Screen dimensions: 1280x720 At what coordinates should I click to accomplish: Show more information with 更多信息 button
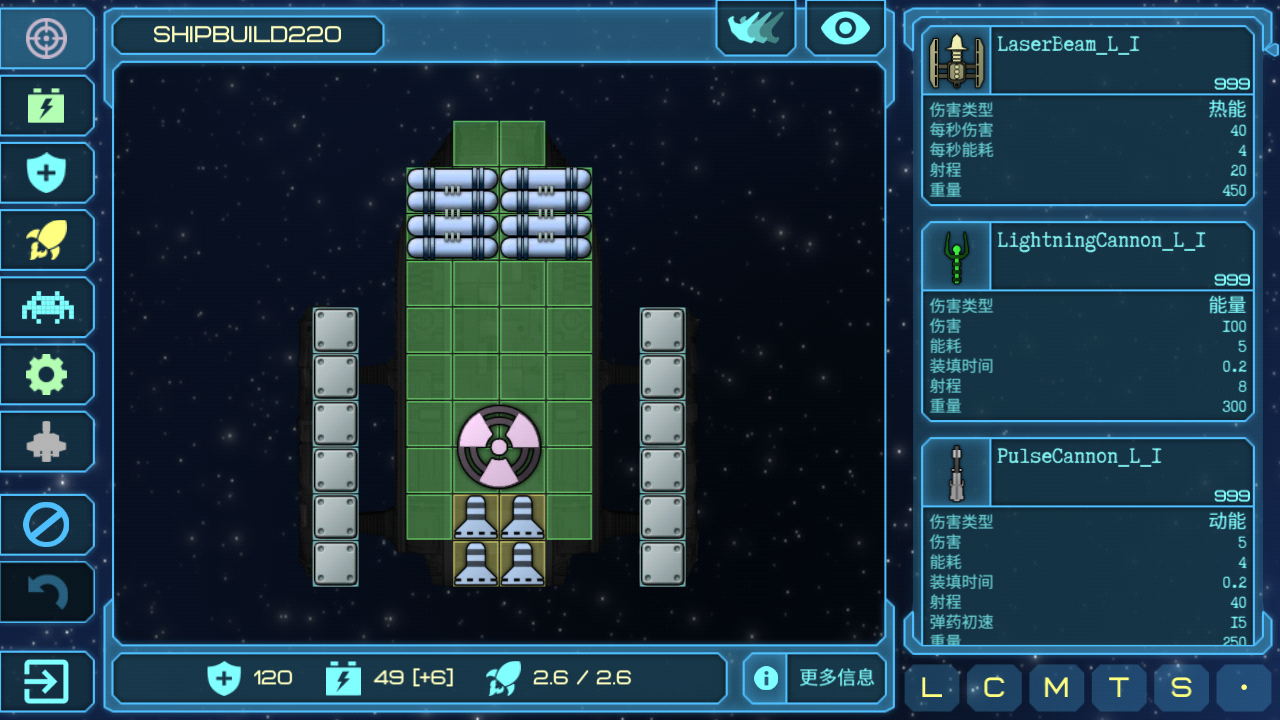tap(816, 678)
